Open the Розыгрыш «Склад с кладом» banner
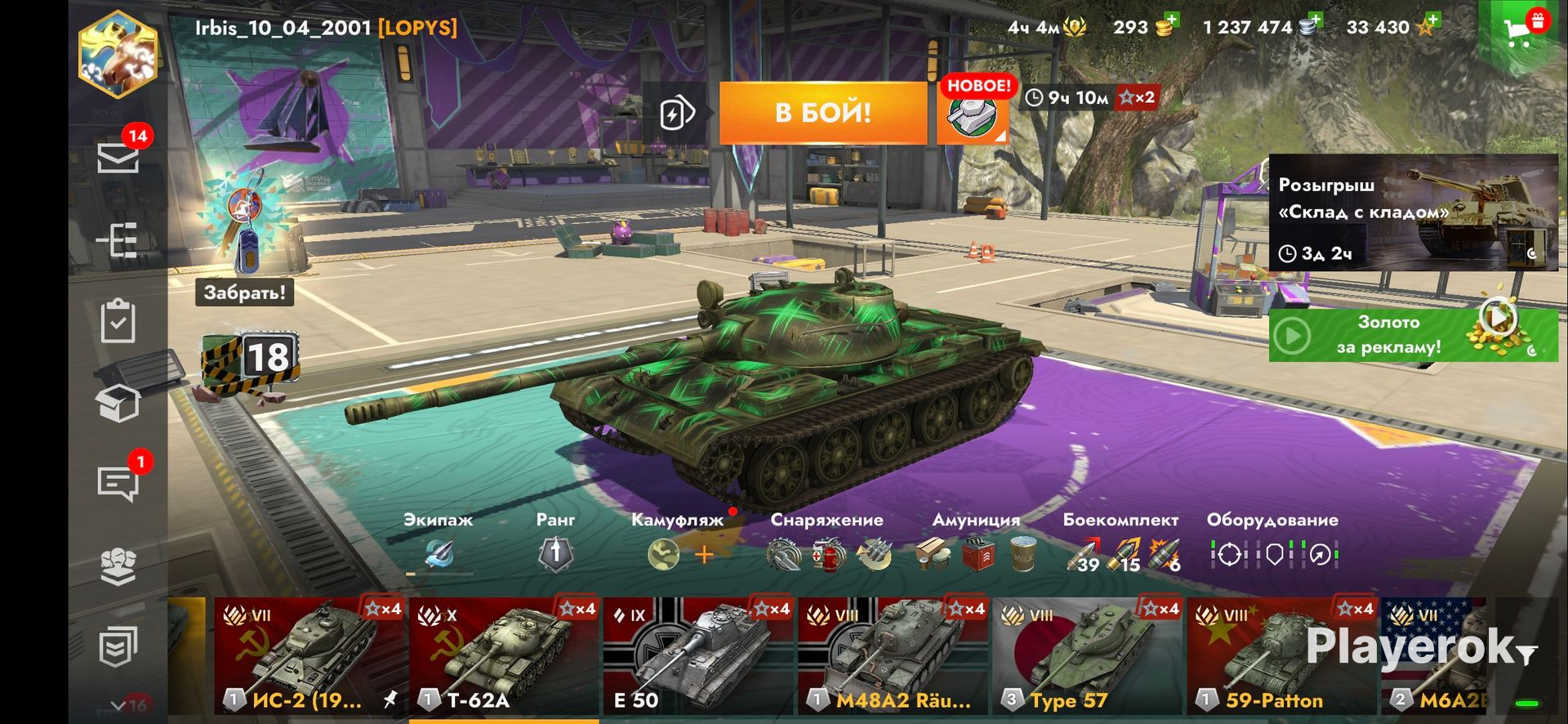 pos(1413,213)
